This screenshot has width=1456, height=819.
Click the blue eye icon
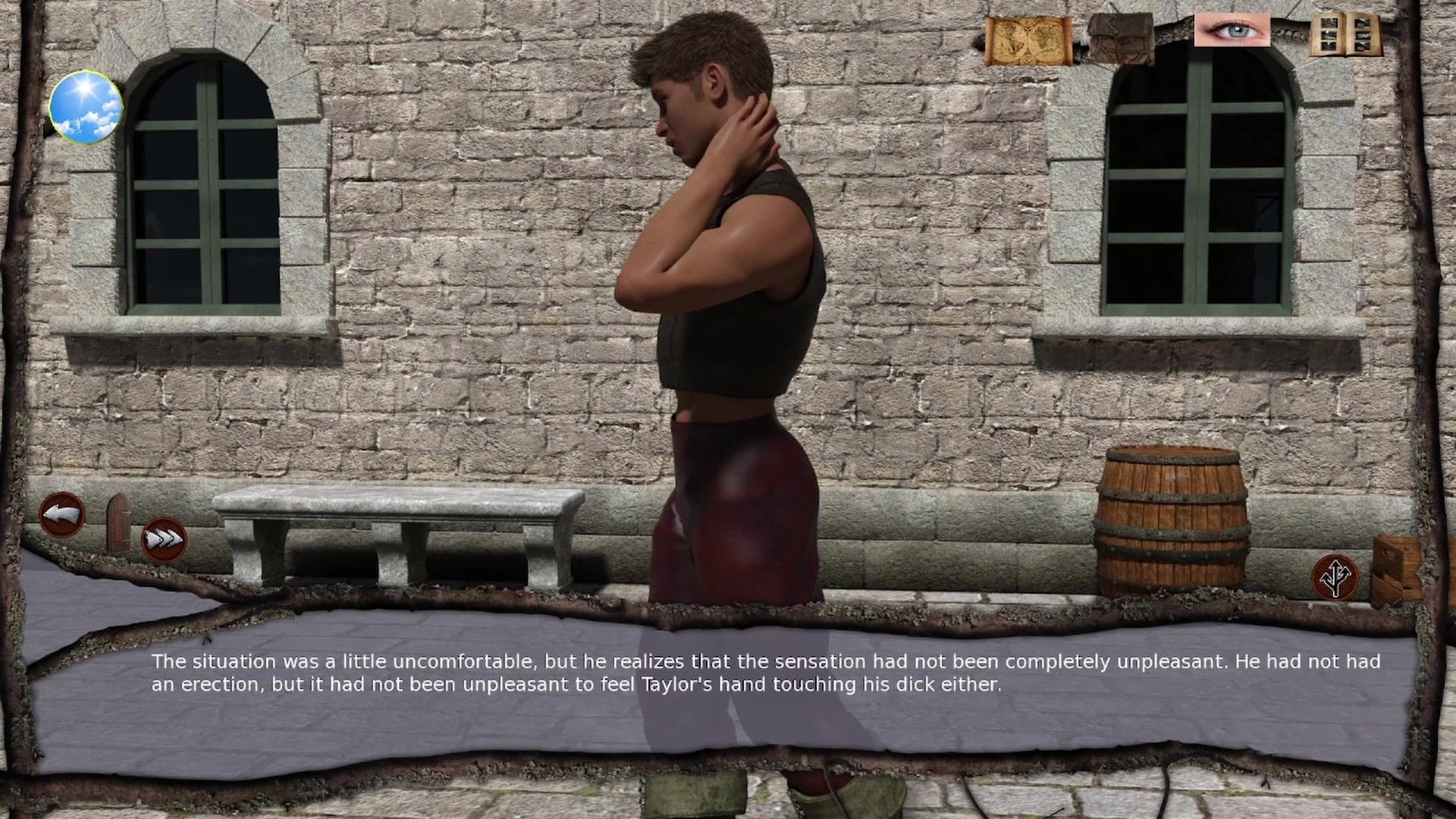(x=1232, y=31)
